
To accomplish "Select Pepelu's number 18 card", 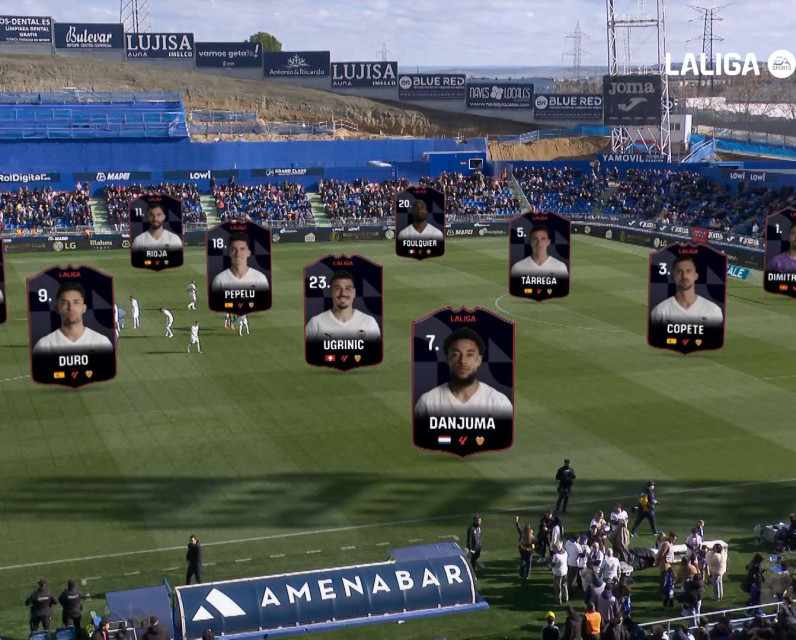I will click(239, 267).
